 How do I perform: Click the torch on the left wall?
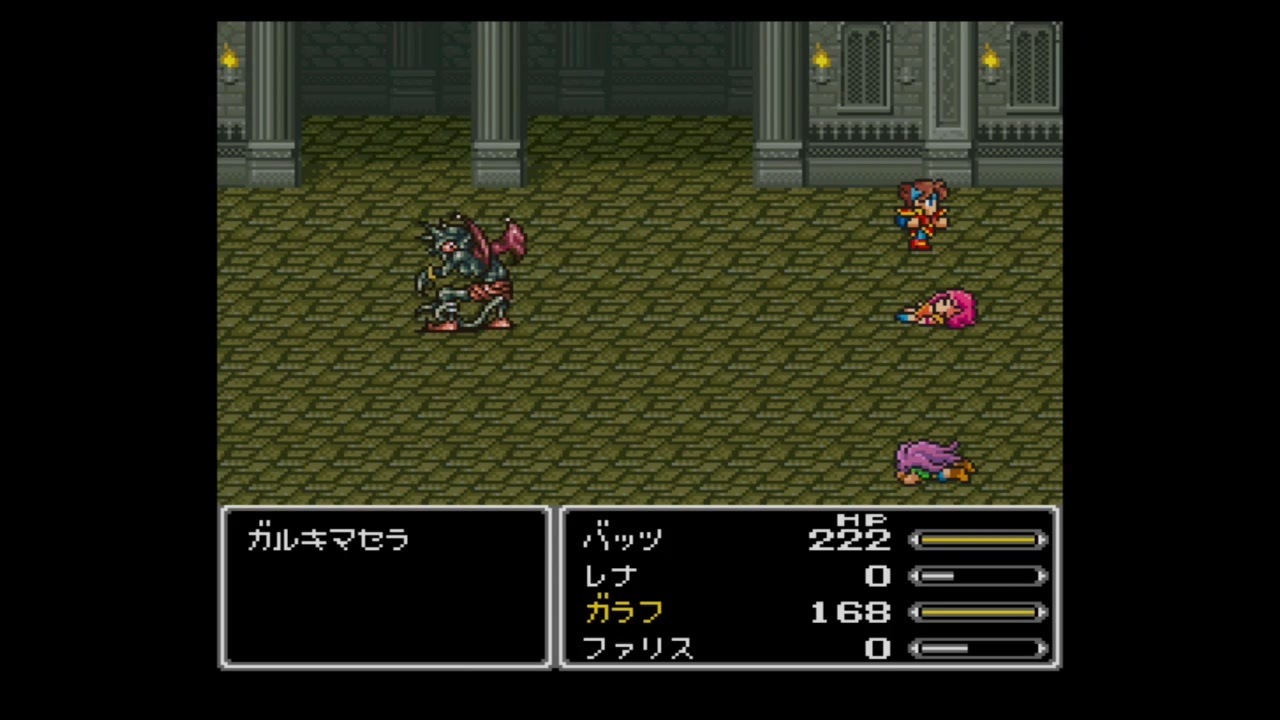(x=229, y=62)
